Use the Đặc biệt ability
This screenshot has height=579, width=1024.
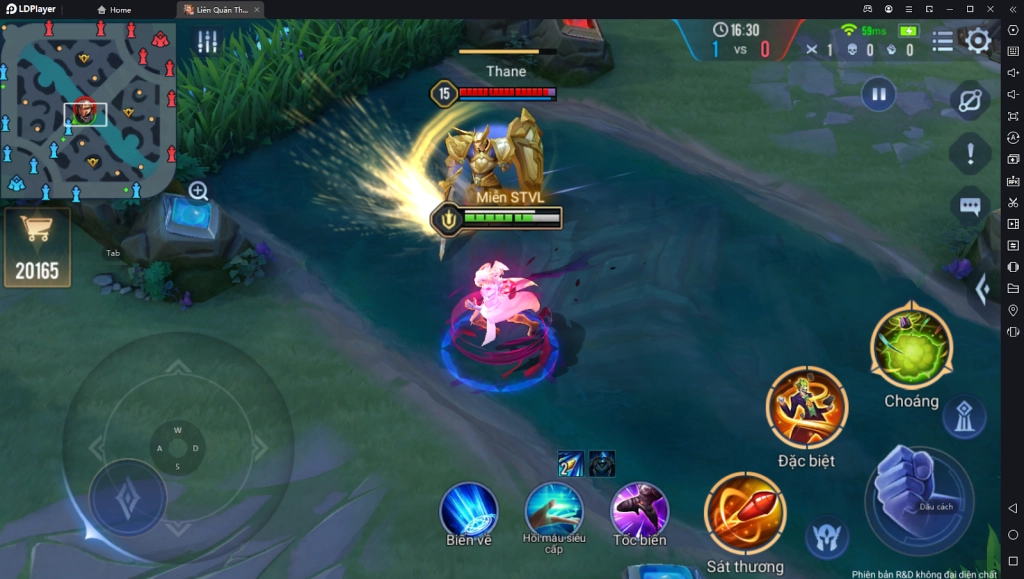(806, 407)
